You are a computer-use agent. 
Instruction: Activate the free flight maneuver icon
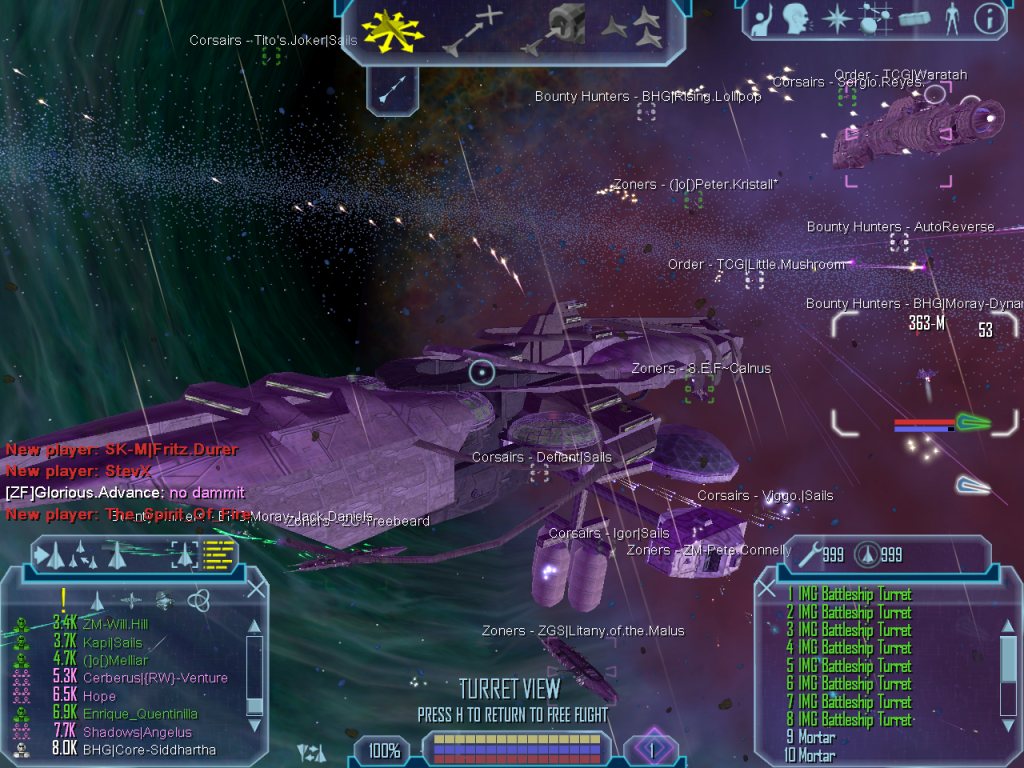tap(392, 28)
